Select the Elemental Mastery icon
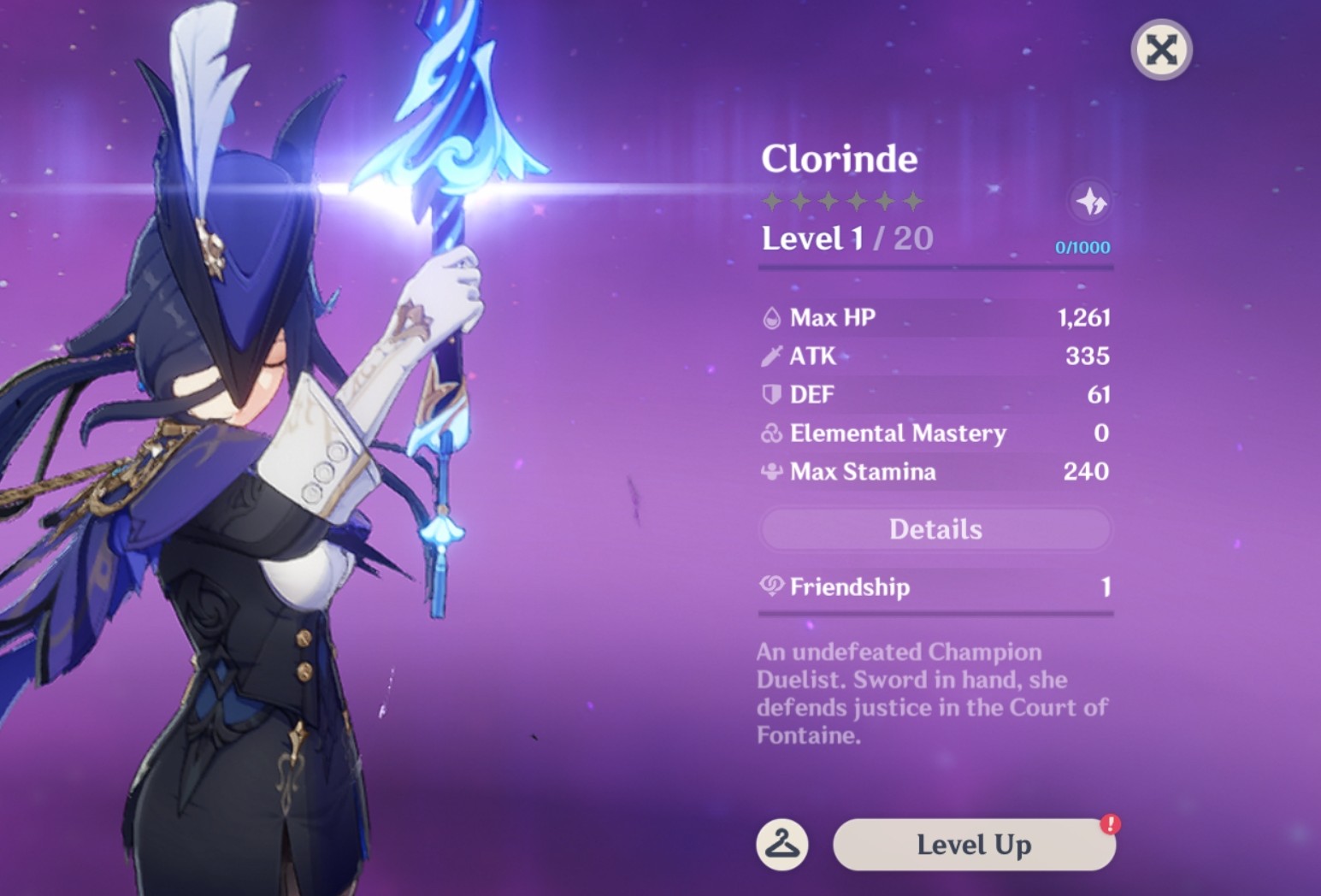 pyautogui.click(x=772, y=433)
